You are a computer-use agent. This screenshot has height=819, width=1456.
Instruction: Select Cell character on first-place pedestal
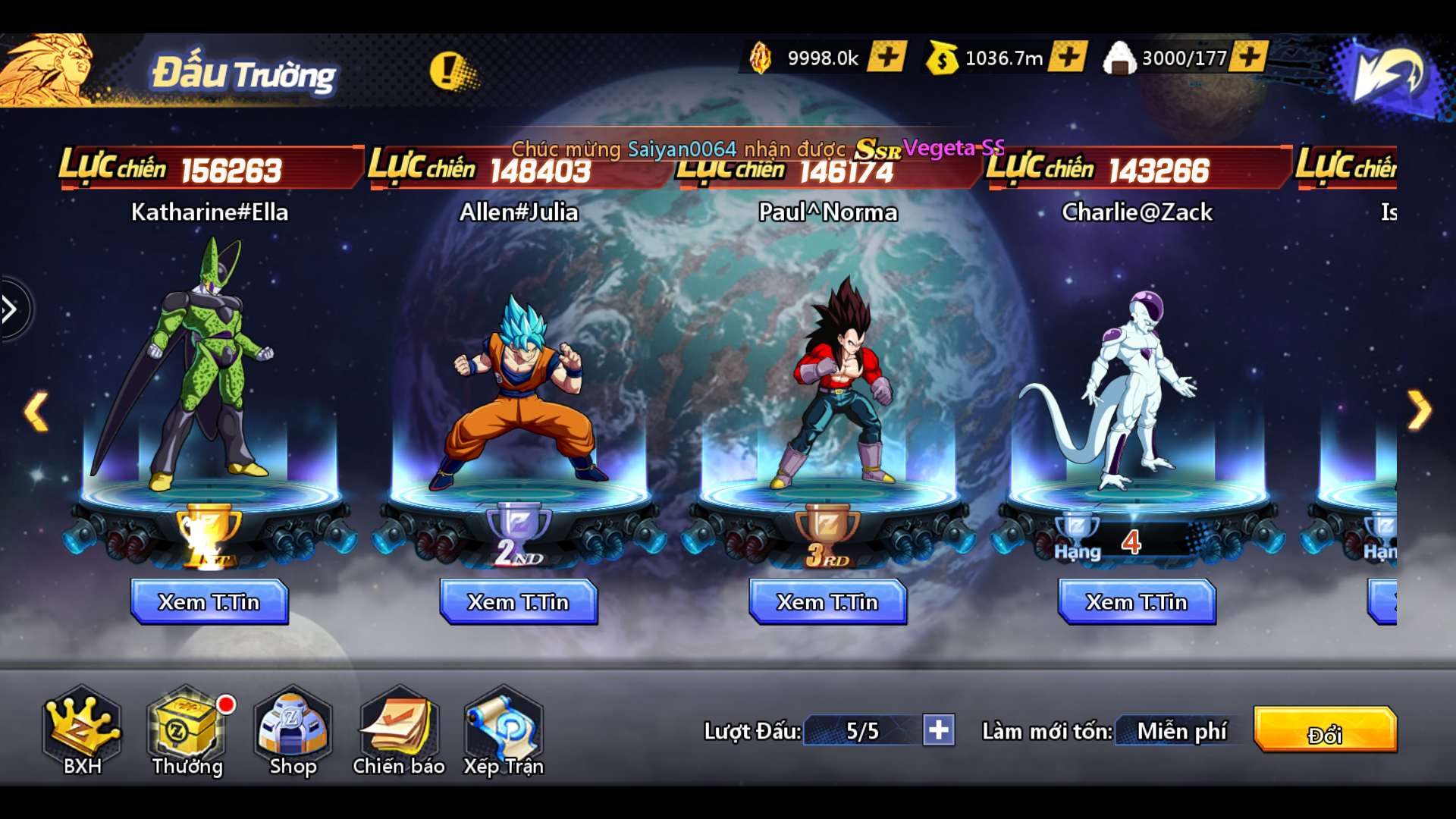pyautogui.click(x=201, y=364)
